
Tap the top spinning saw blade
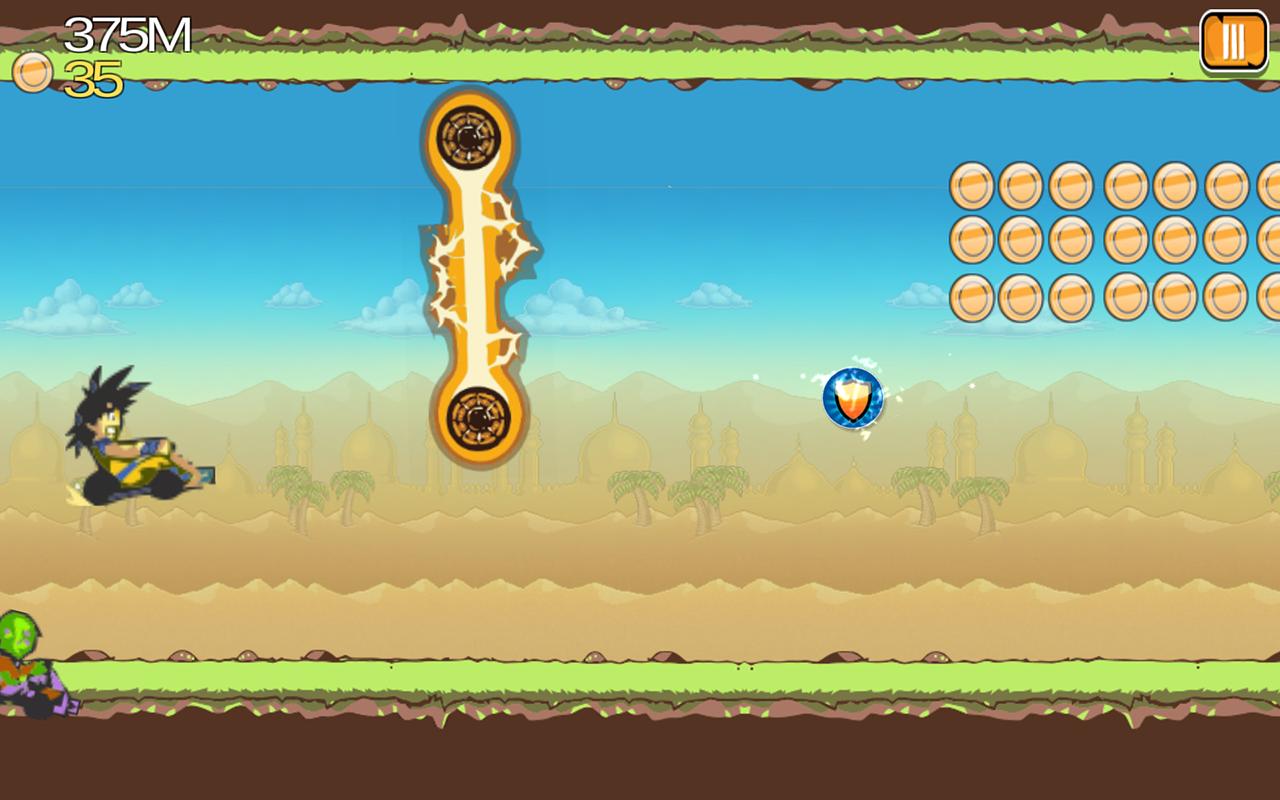point(468,131)
